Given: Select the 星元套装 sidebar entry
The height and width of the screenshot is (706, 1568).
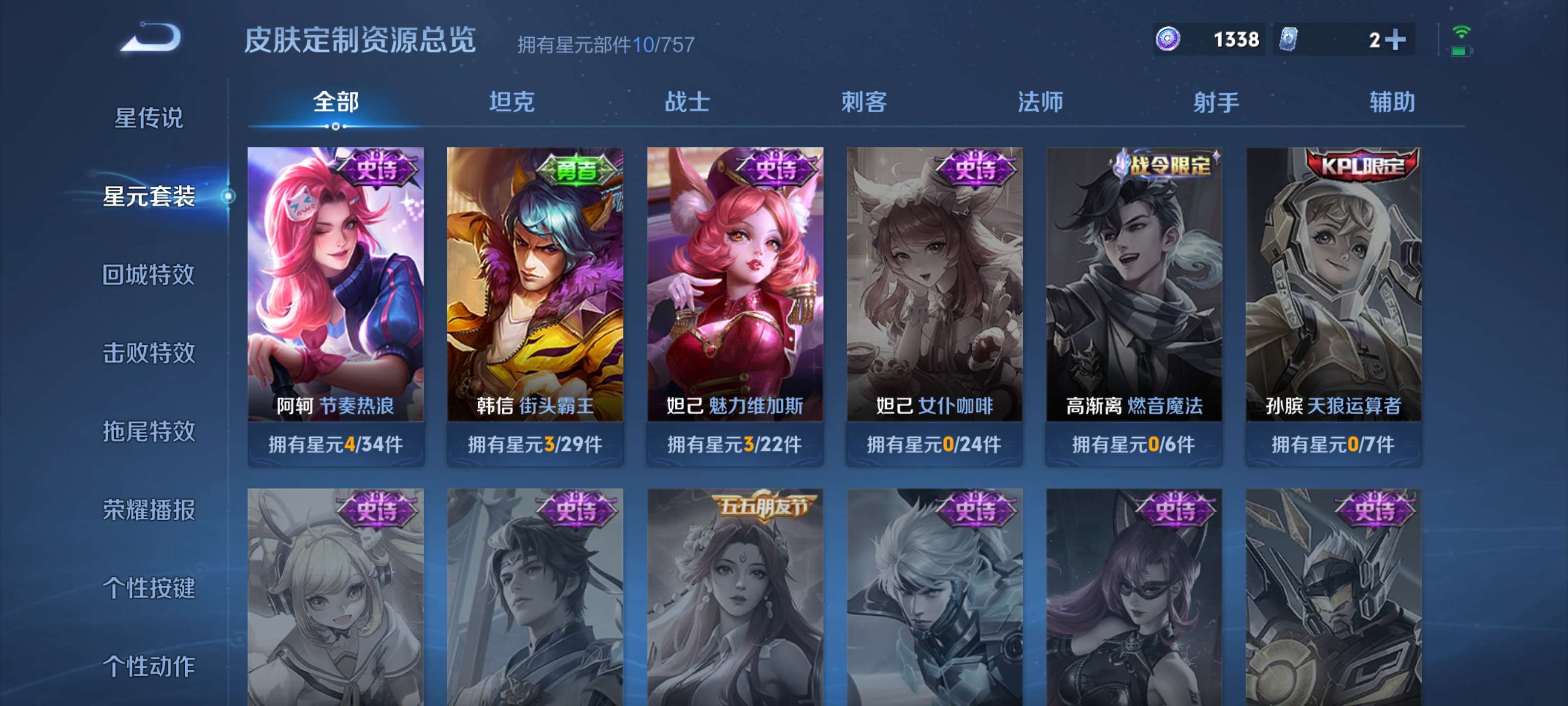Looking at the screenshot, I should coord(150,198).
